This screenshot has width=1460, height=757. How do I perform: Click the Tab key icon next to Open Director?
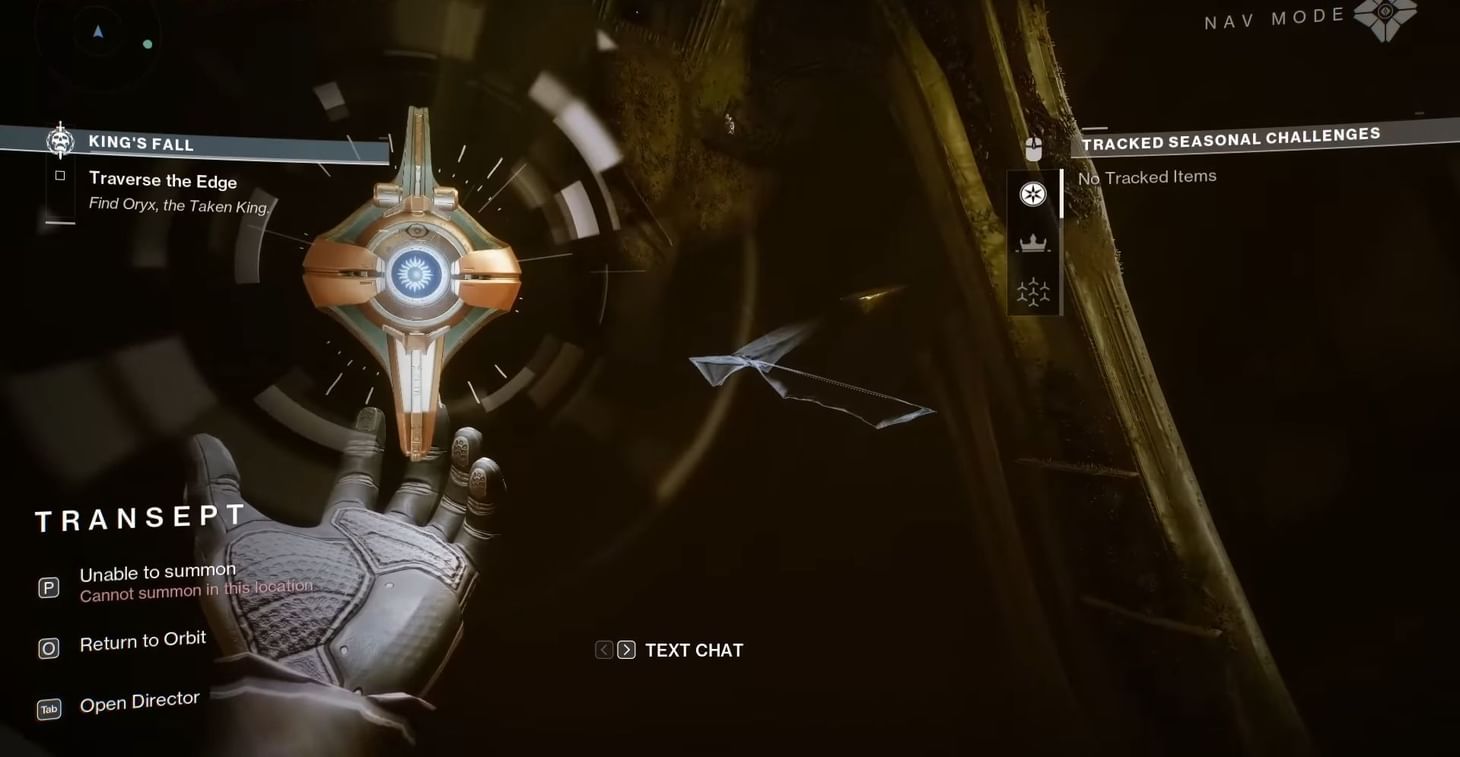[x=48, y=709]
